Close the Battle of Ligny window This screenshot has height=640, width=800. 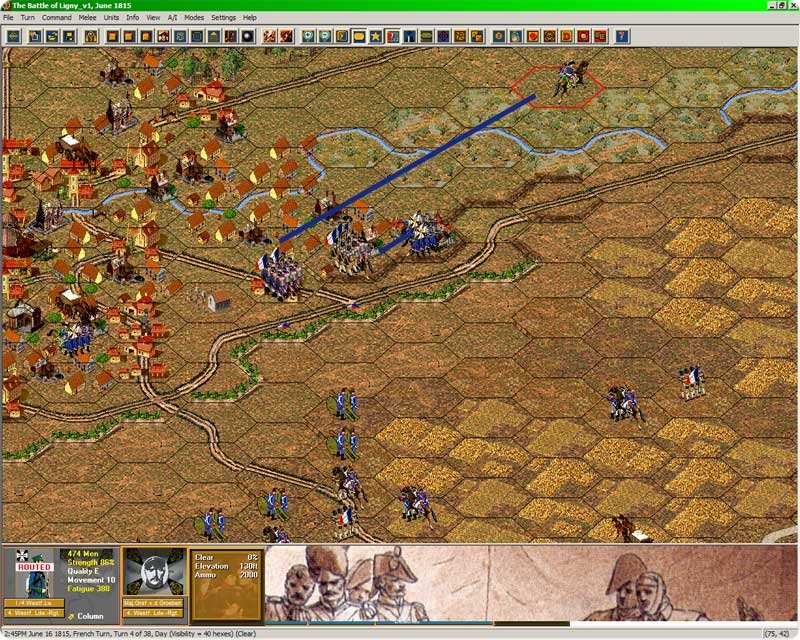point(791,5)
